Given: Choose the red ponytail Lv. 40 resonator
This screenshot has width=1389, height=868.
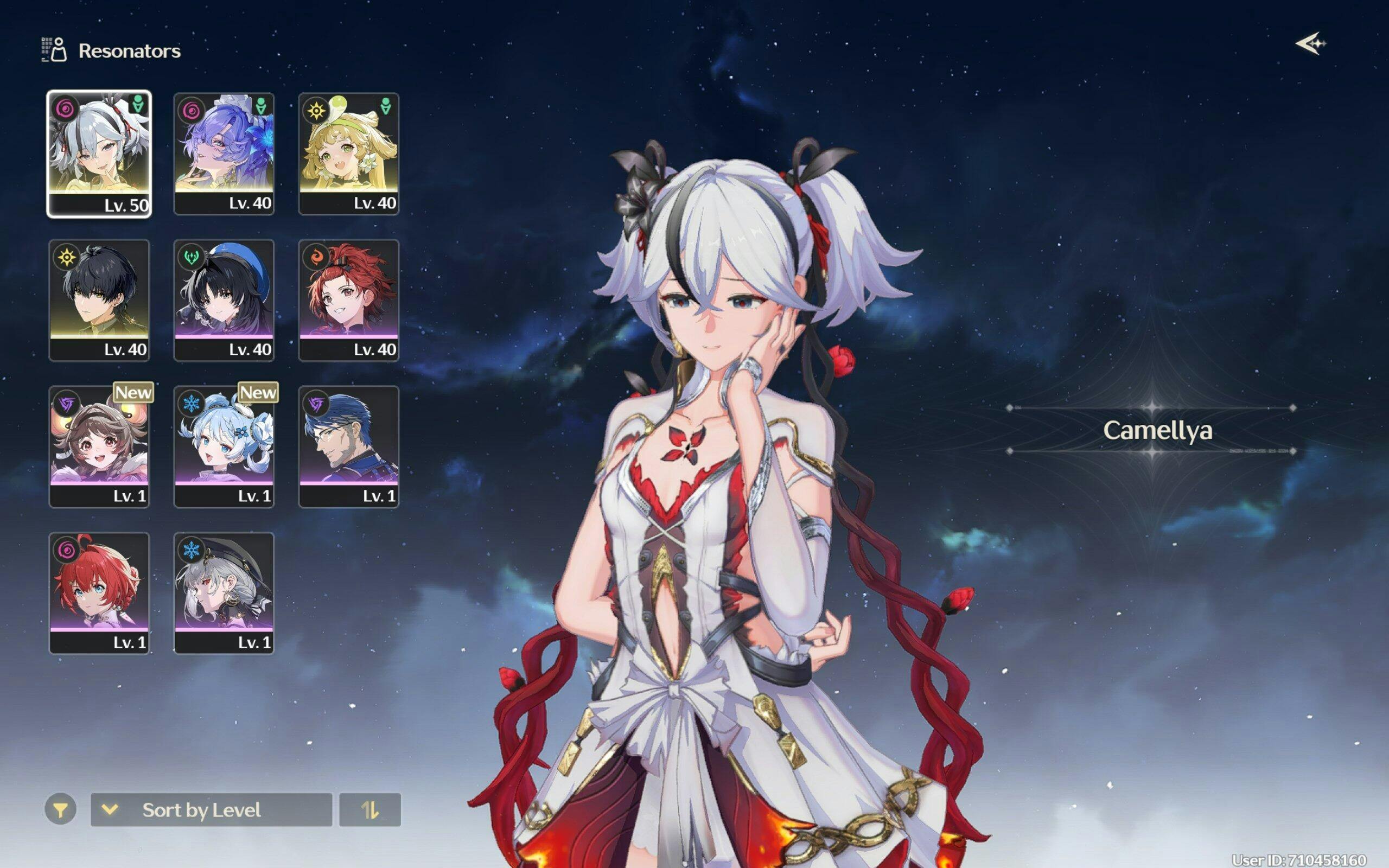Looking at the screenshot, I should tap(348, 299).
